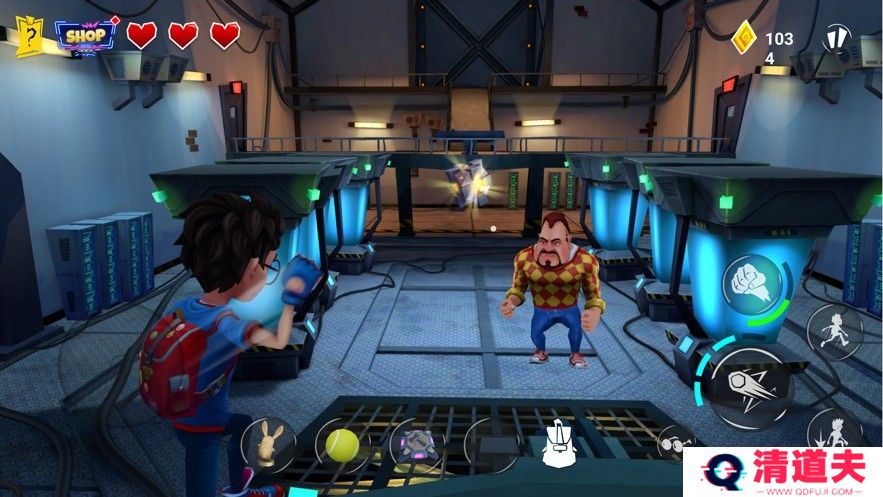Pause the game with the pause icon
Viewport: 883px width, 497px height.
[836, 40]
